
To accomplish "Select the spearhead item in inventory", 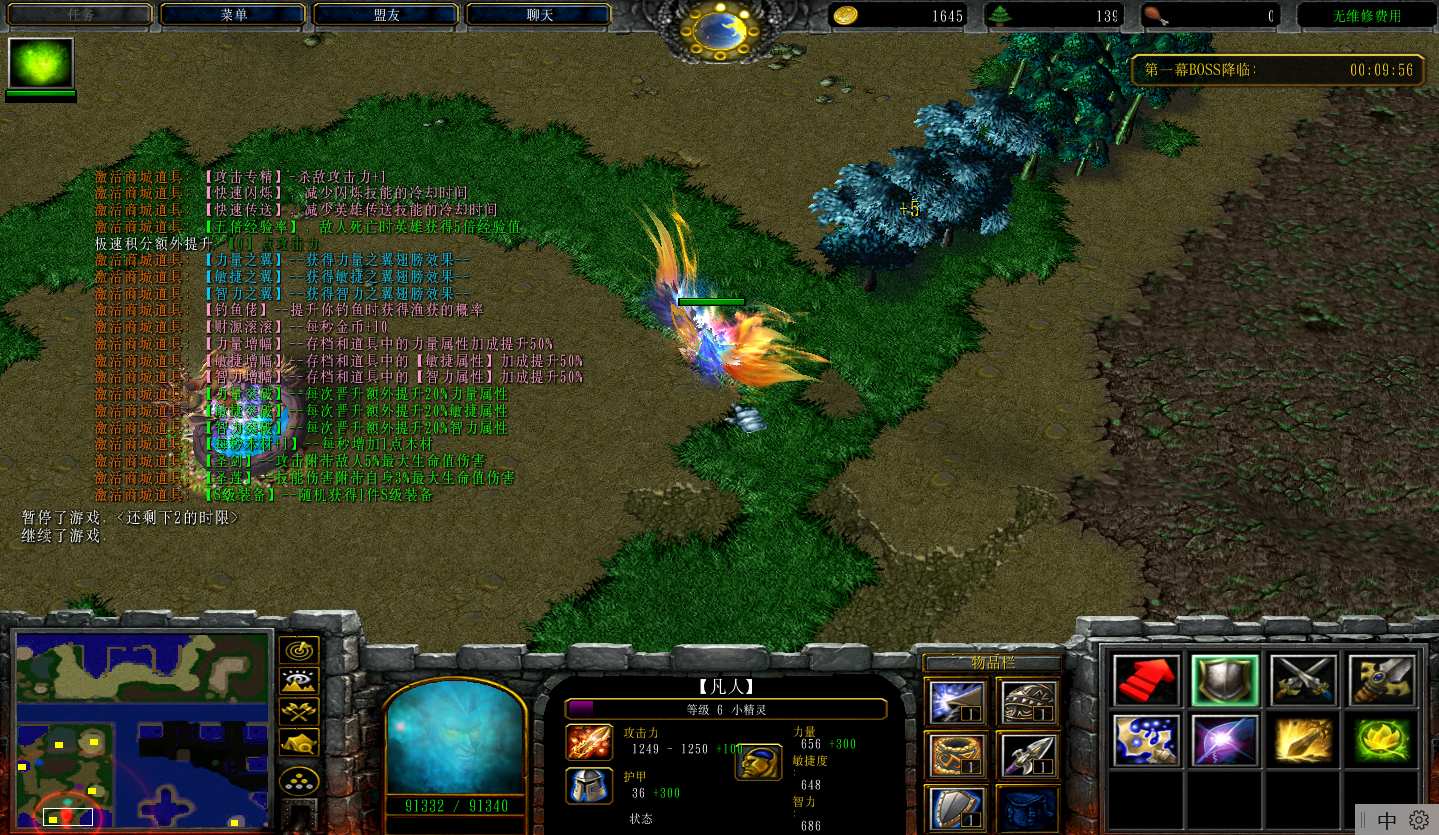I will point(1027,755).
